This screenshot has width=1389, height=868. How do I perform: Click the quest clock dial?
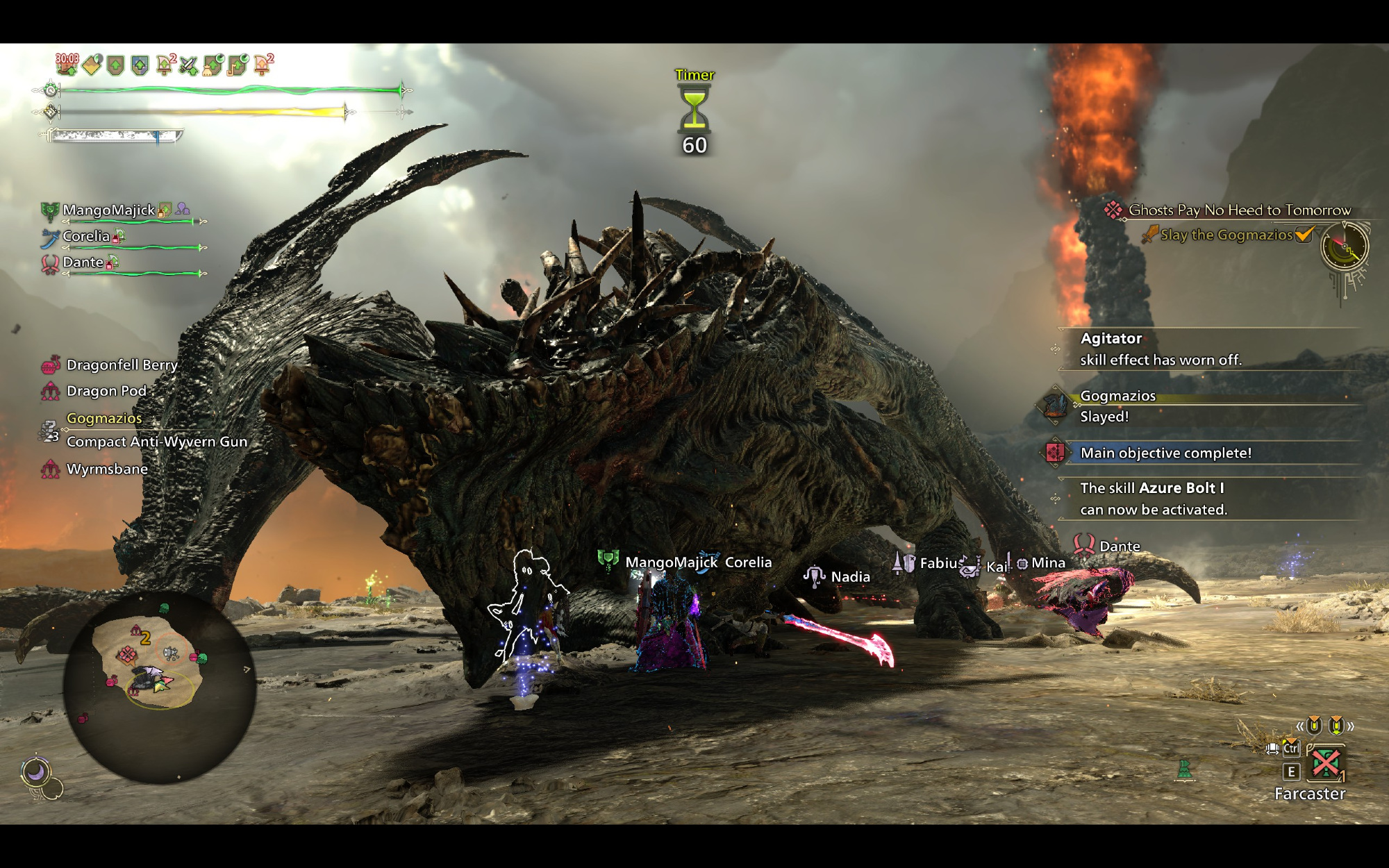[1345, 247]
